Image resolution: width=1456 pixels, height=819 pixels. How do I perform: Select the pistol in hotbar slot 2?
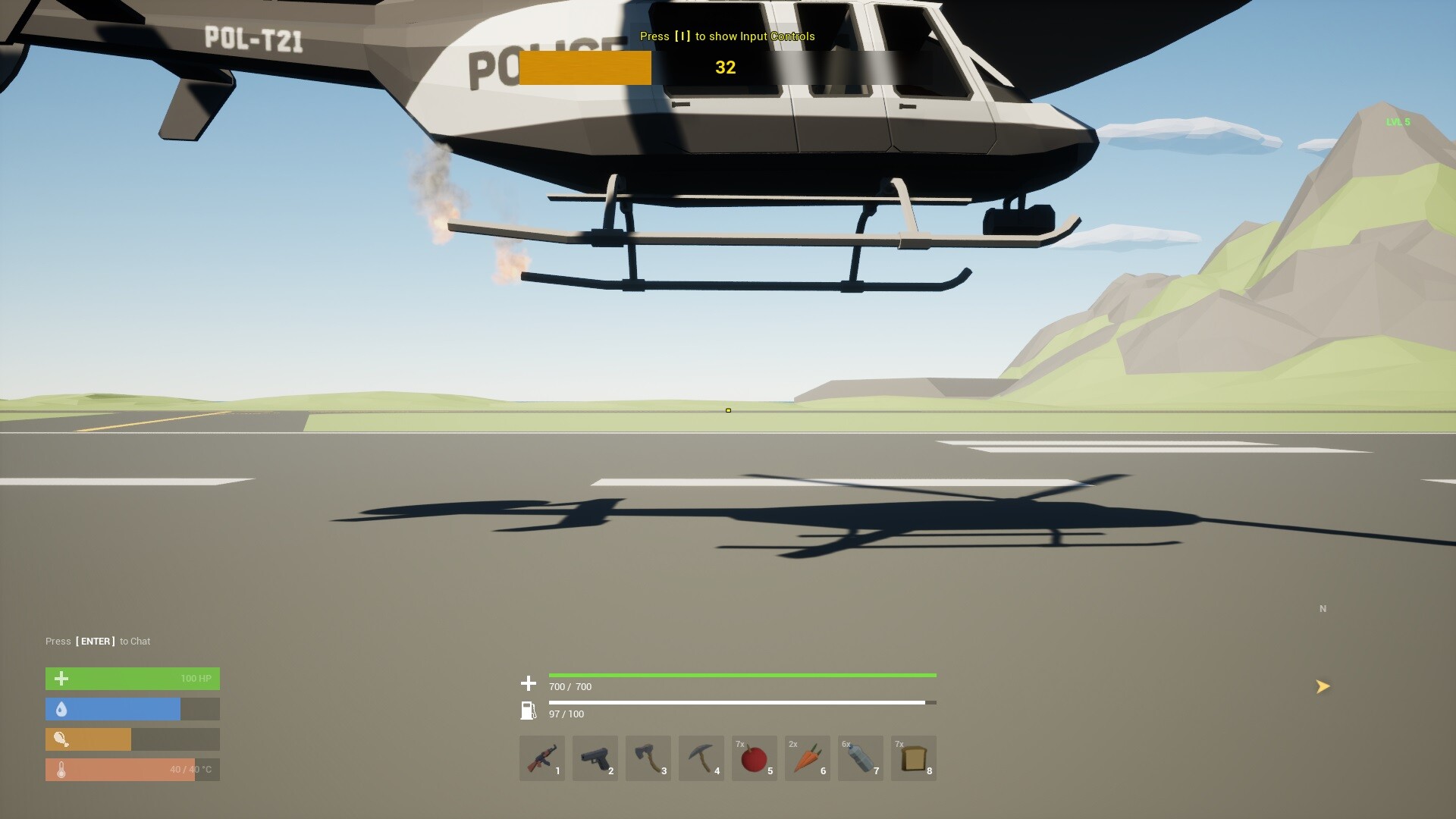pos(595,758)
